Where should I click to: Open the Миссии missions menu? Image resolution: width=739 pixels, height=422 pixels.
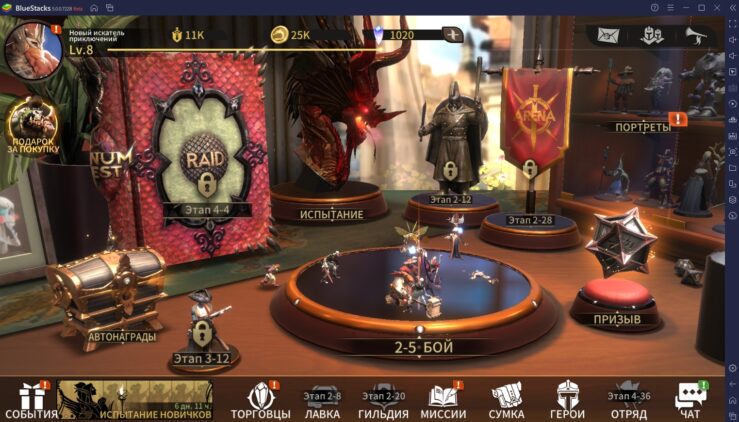pos(442,399)
